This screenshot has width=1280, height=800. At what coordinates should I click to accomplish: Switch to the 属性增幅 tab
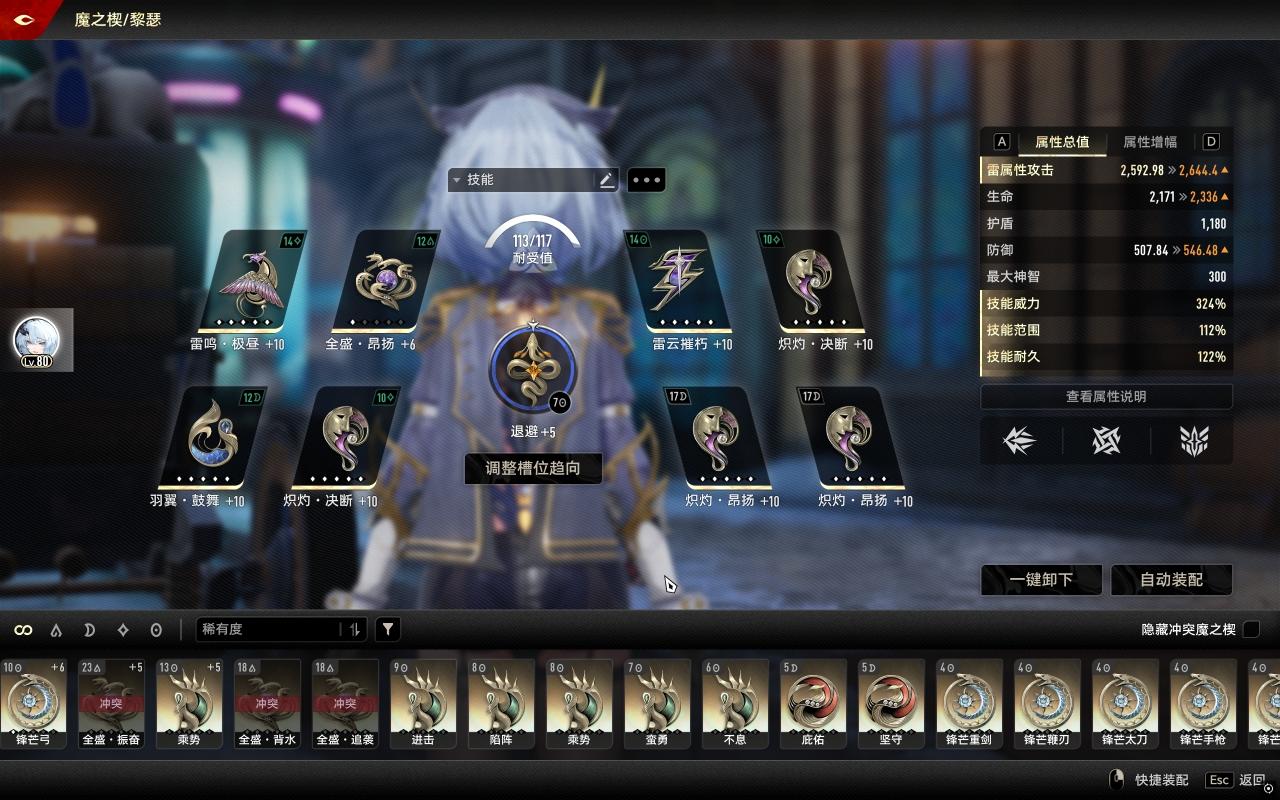(x=1150, y=142)
